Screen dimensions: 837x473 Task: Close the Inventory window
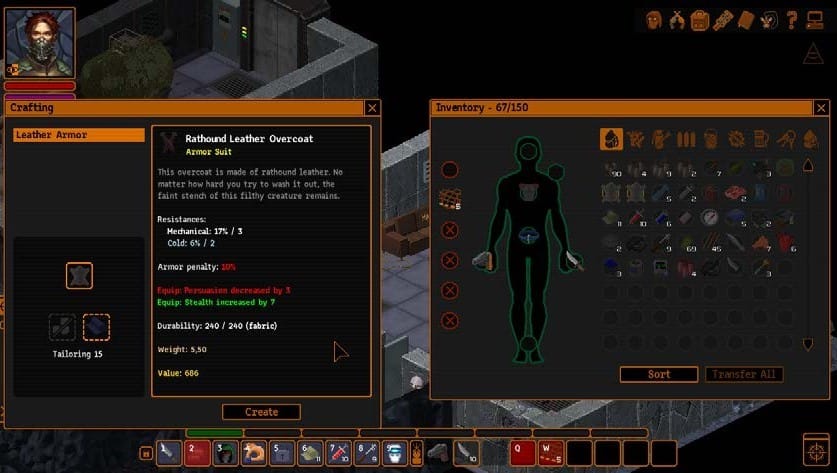[821, 108]
